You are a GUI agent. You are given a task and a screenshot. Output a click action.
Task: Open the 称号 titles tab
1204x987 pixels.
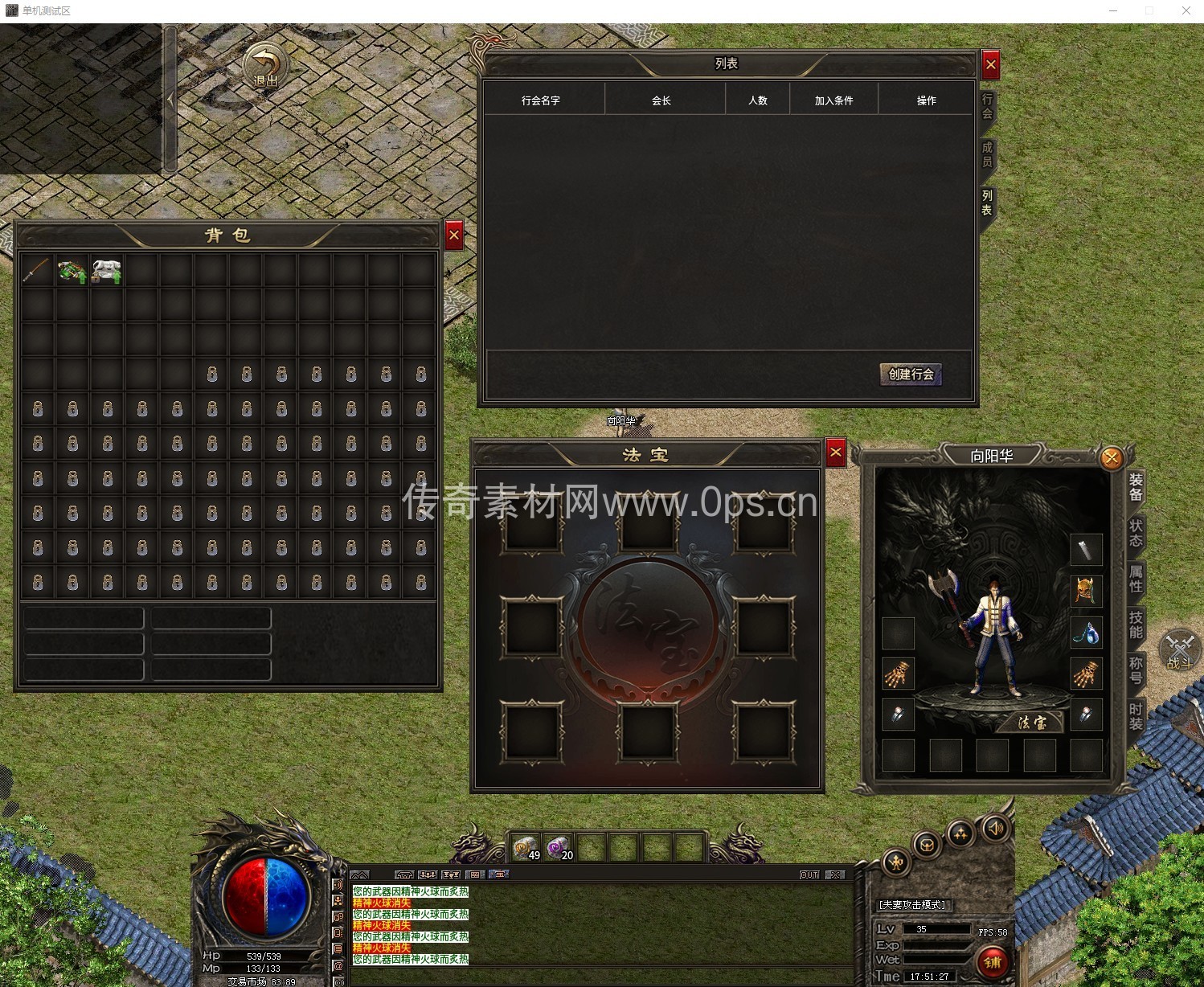pyautogui.click(x=1136, y=670)
